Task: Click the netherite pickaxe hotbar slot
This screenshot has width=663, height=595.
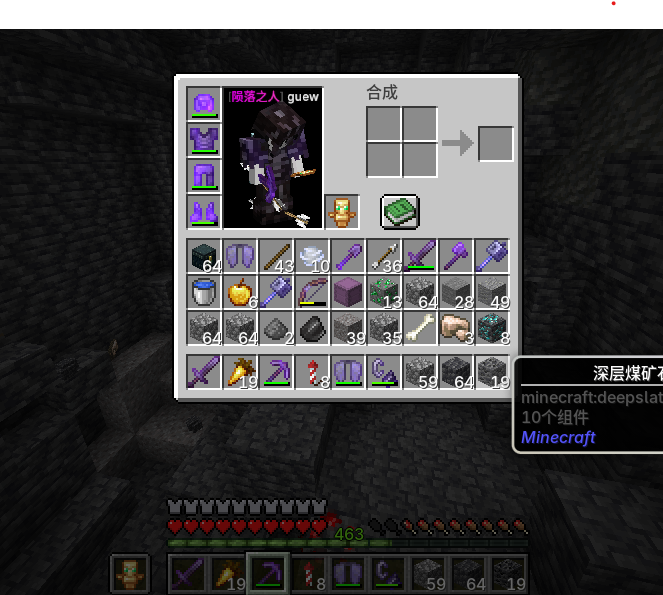Action: coord(276,372)
